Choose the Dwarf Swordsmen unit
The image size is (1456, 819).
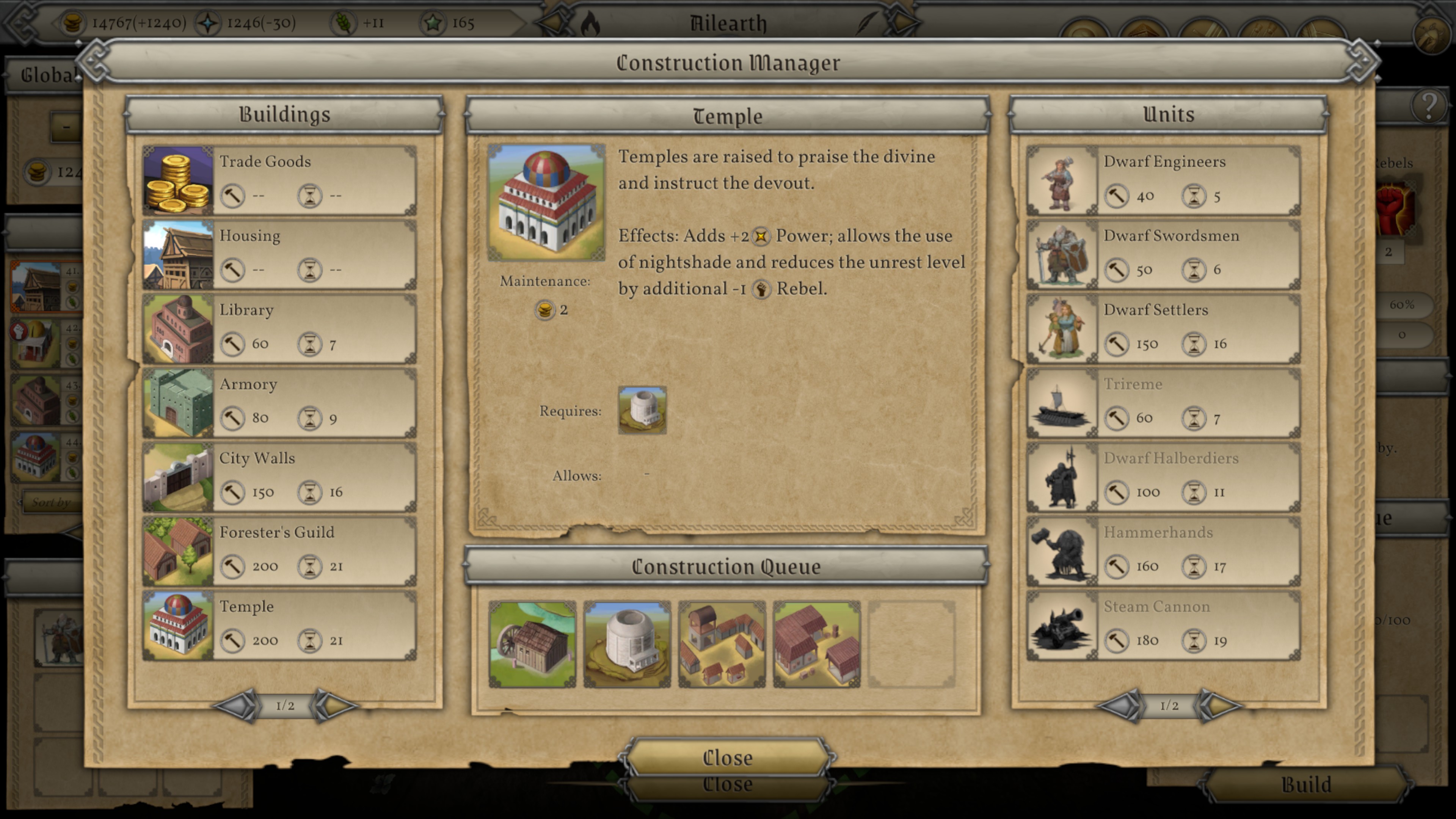coord(1163,254)
